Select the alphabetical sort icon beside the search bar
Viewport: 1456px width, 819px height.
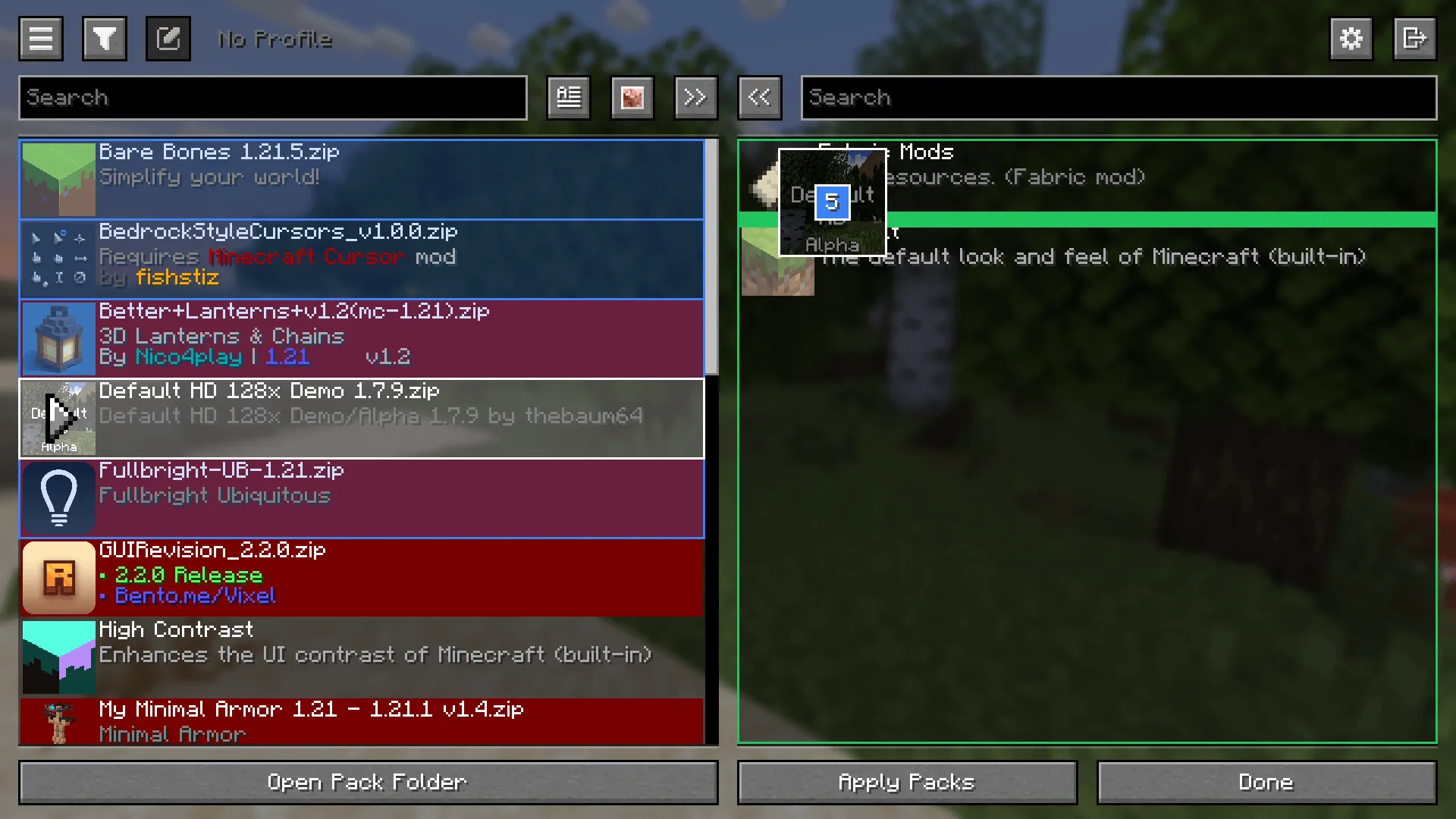[568, 97]
